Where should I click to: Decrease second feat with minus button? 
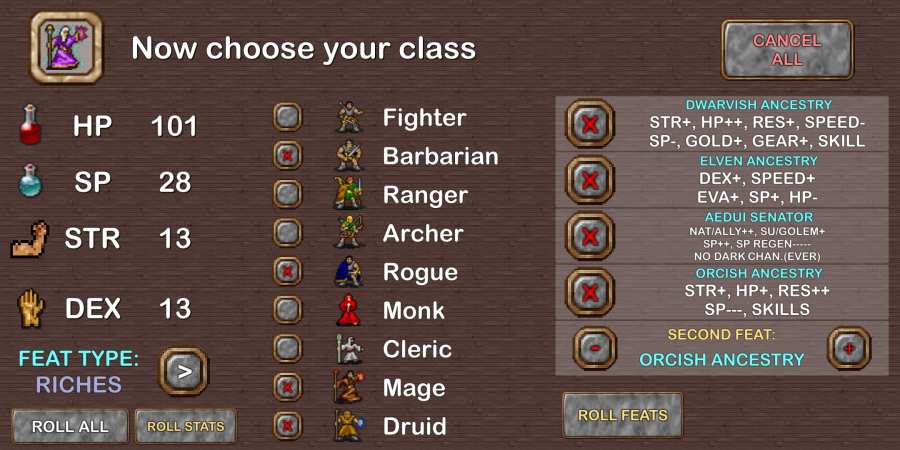[x=595, y=348]
